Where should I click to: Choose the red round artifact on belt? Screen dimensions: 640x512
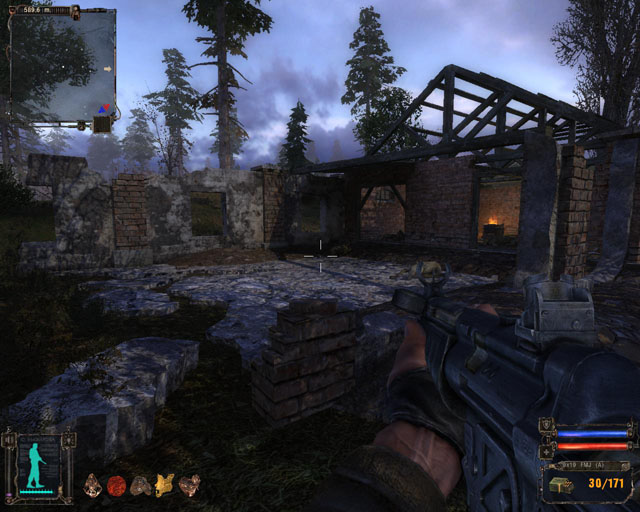[116, 486]
